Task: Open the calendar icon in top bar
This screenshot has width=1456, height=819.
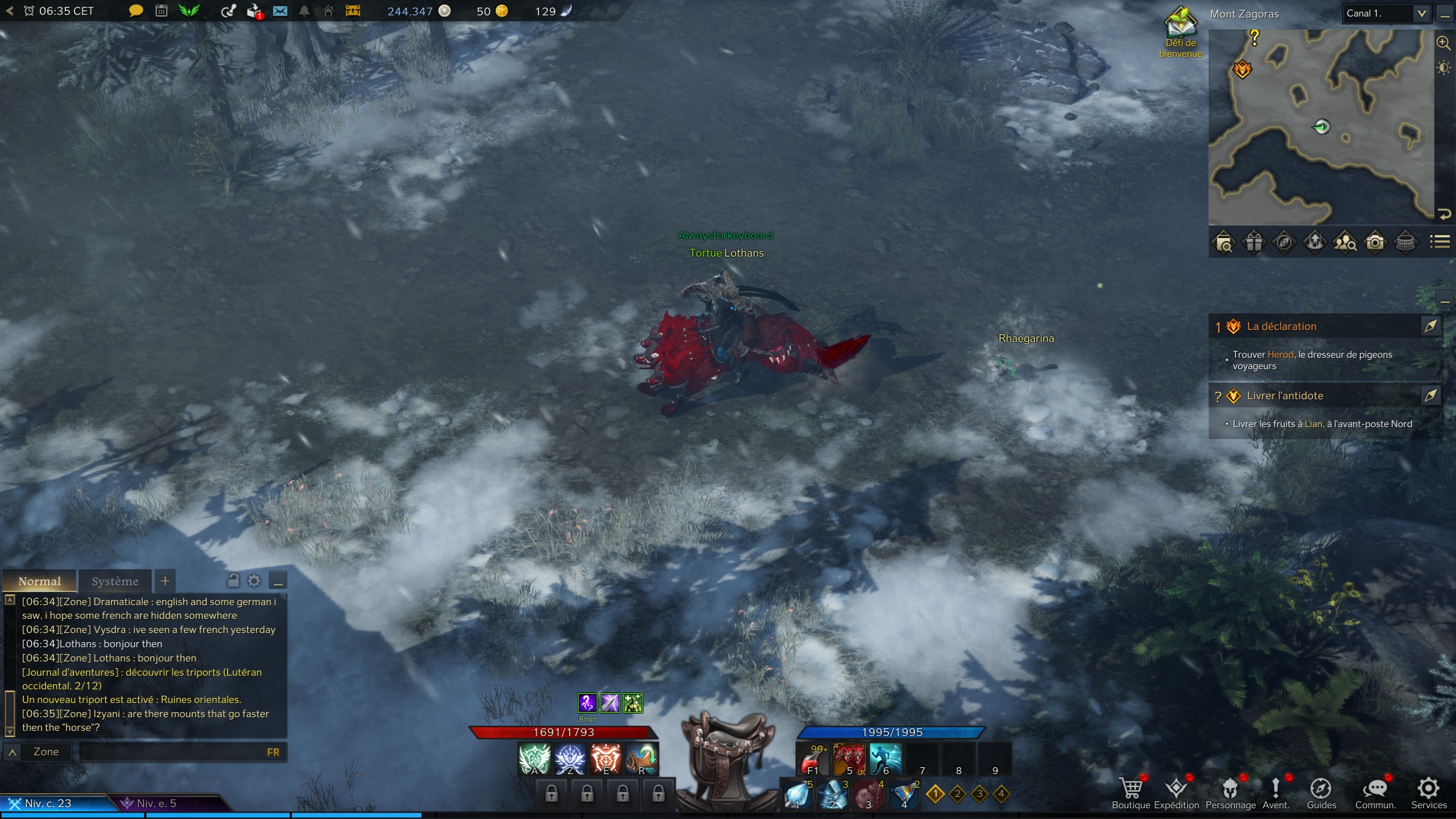Action: click(x=162, y=11)
